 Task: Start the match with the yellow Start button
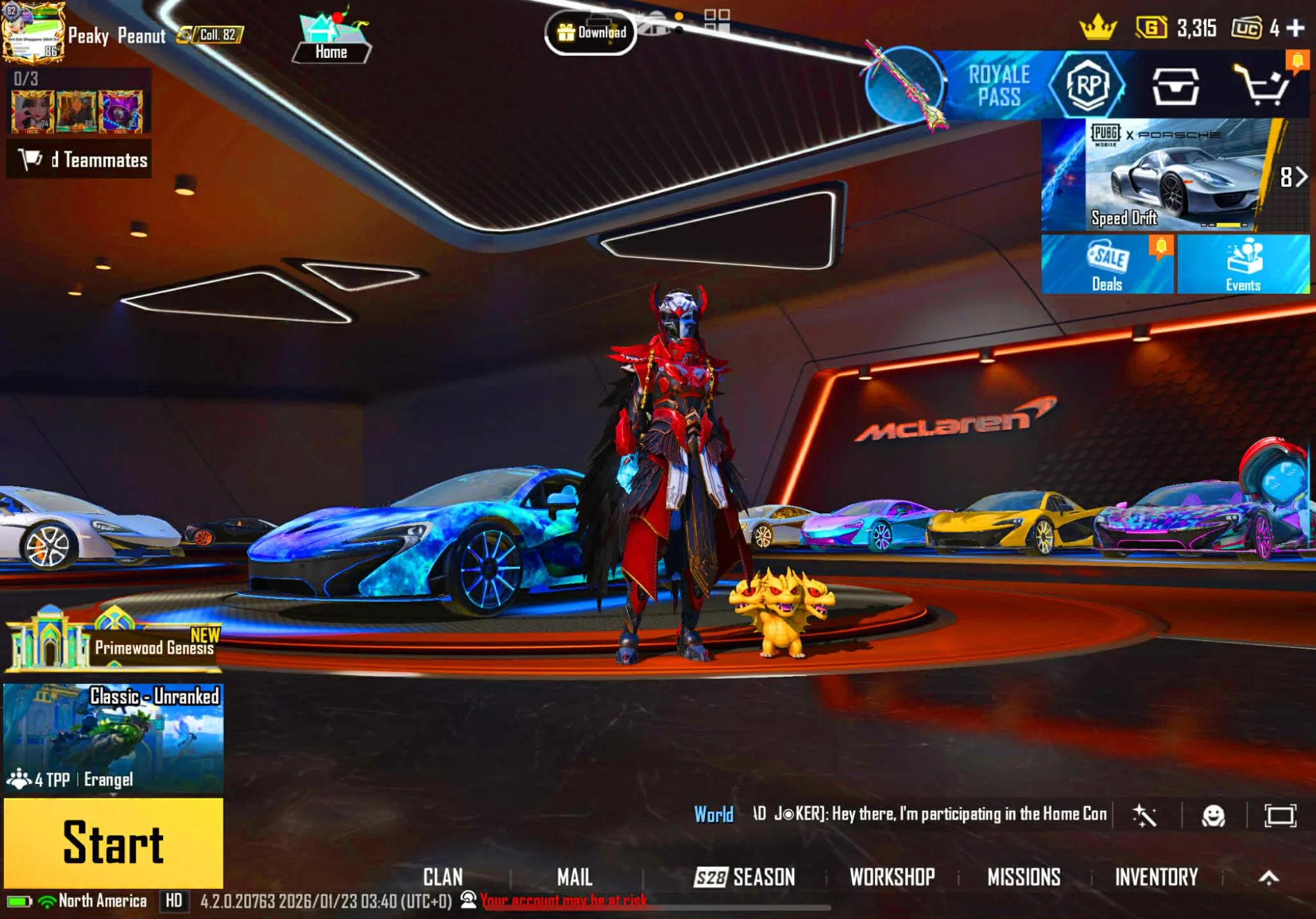point(113,843)
